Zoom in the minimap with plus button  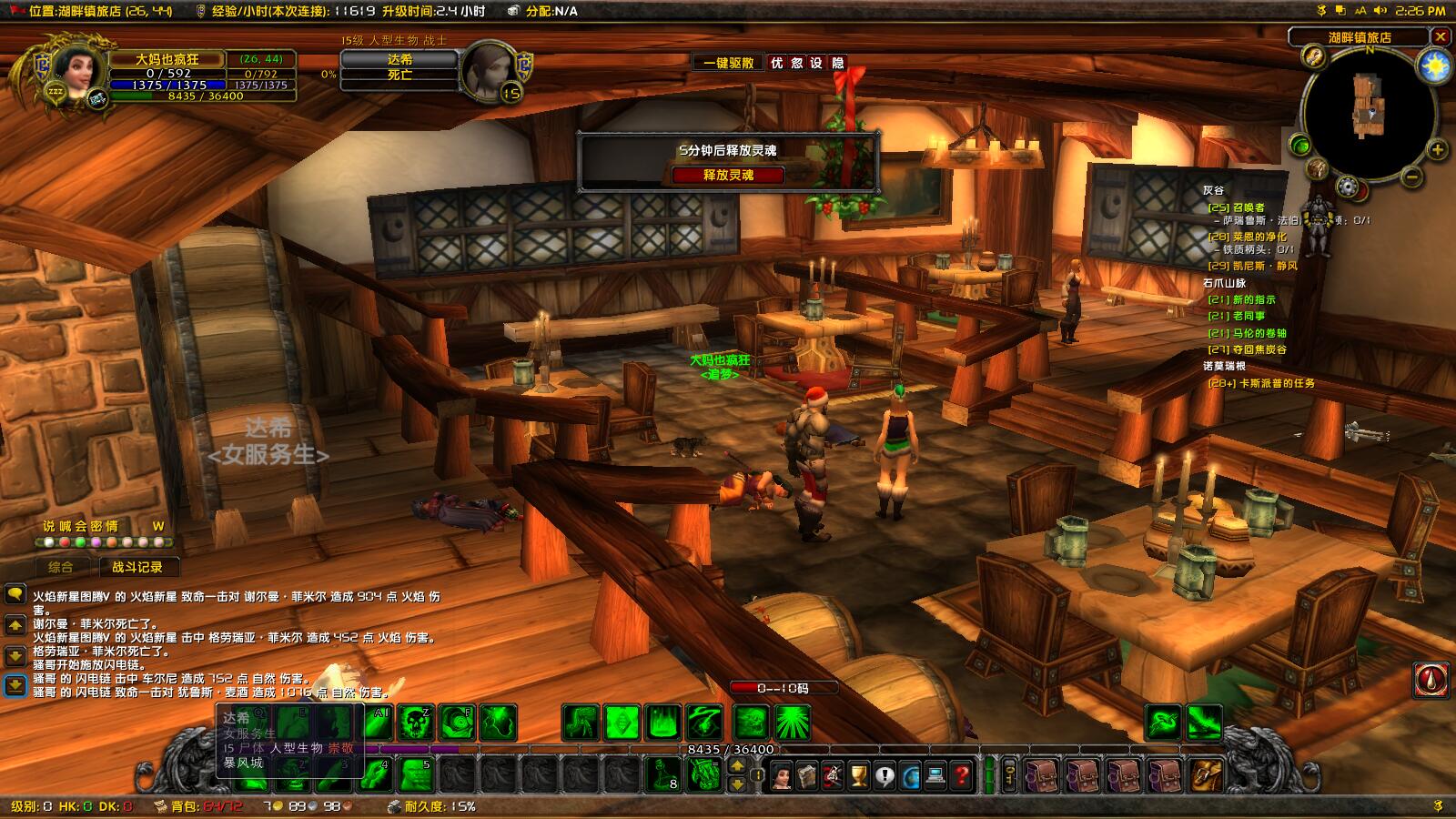pyautogui.click(x=1437, y=150)
